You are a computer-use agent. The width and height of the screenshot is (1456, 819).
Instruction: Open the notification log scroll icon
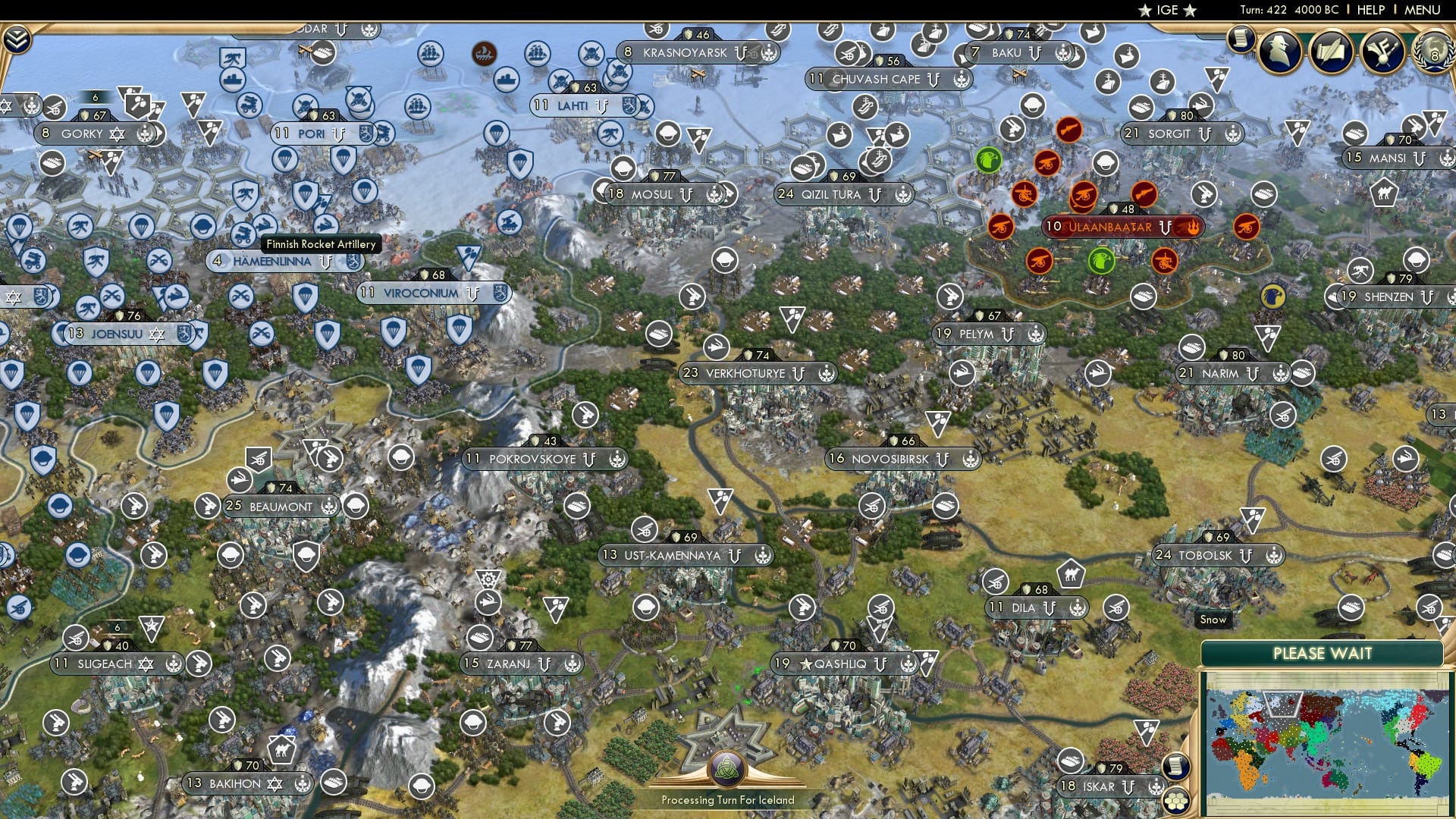click(1241, 42)
